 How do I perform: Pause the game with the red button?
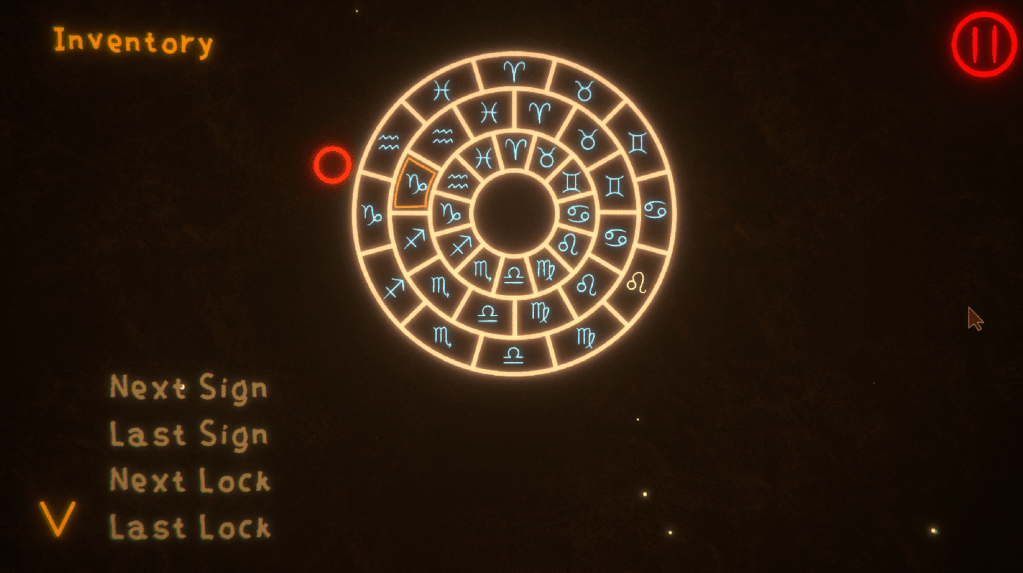tap(983, 44)
